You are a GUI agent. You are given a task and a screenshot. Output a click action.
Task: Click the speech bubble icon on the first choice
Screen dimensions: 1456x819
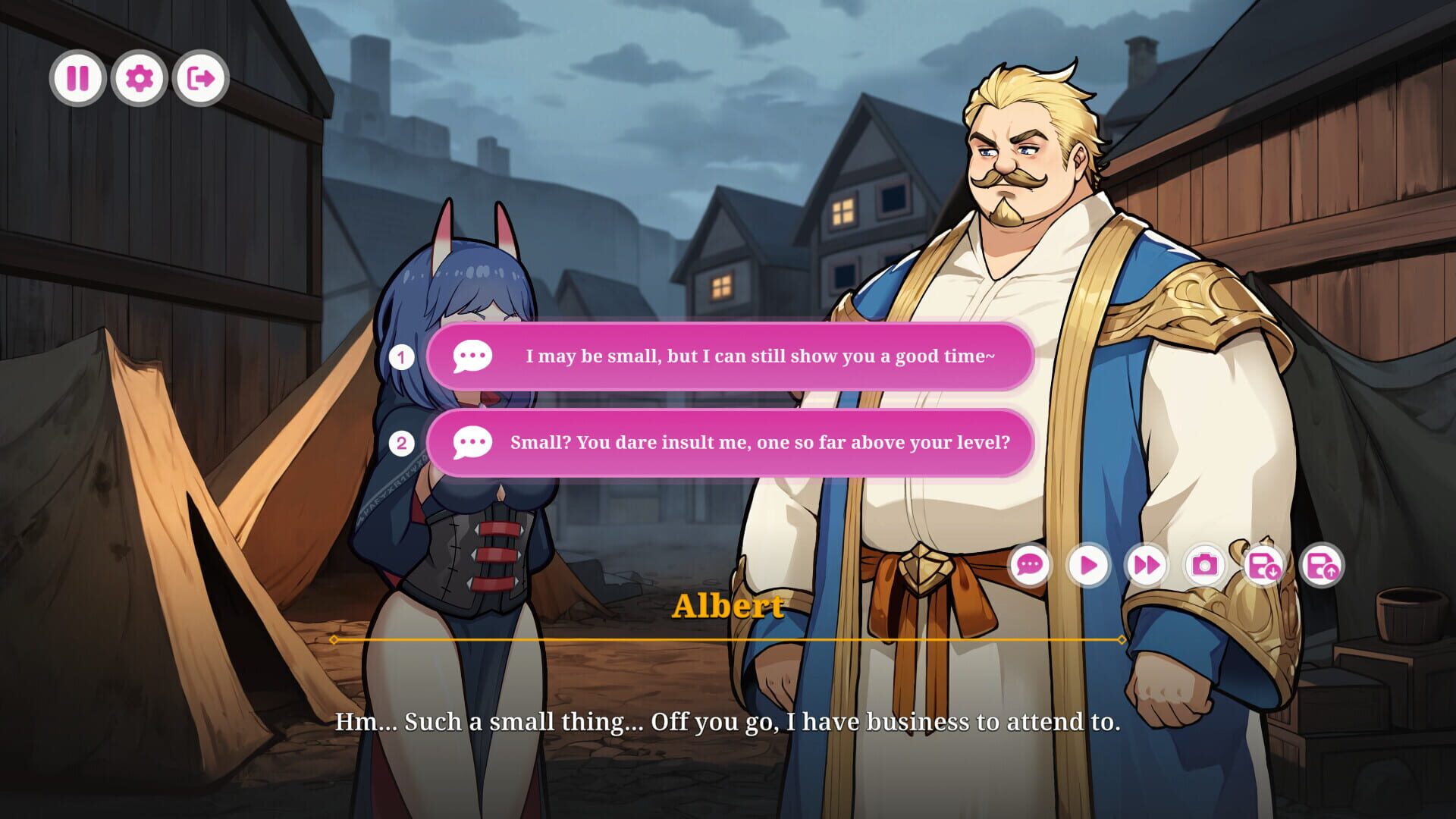[472, 357]
